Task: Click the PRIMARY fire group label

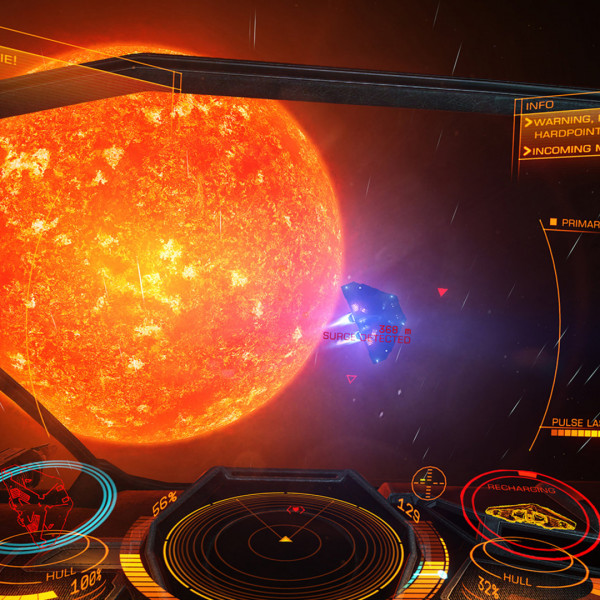Action: [x=576, y=223]
